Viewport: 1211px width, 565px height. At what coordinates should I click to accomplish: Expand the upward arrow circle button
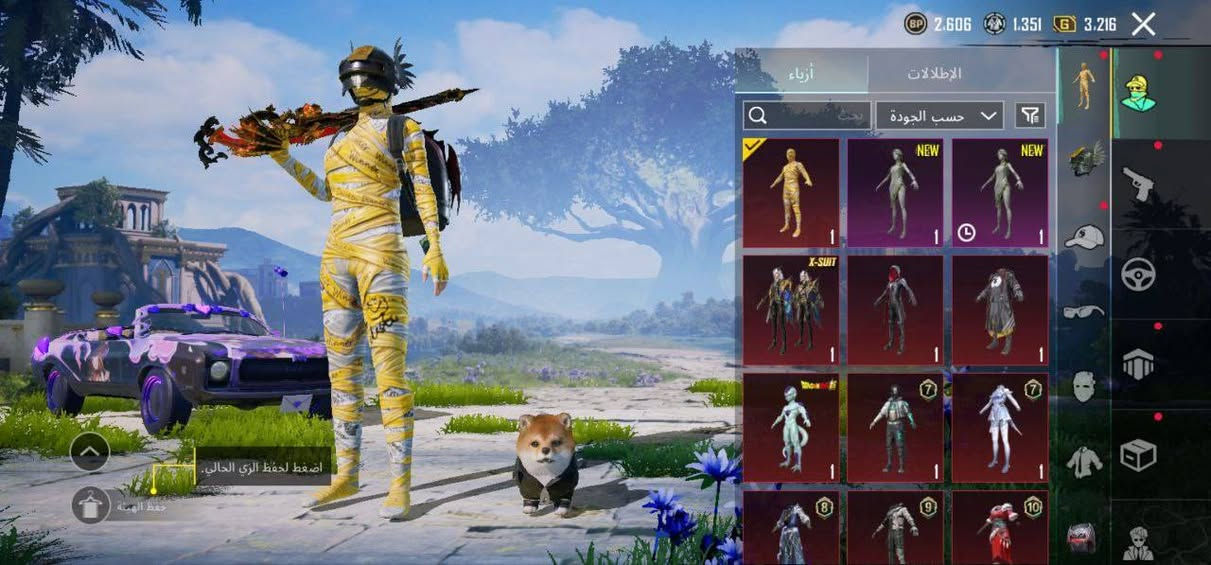(90, 452)
